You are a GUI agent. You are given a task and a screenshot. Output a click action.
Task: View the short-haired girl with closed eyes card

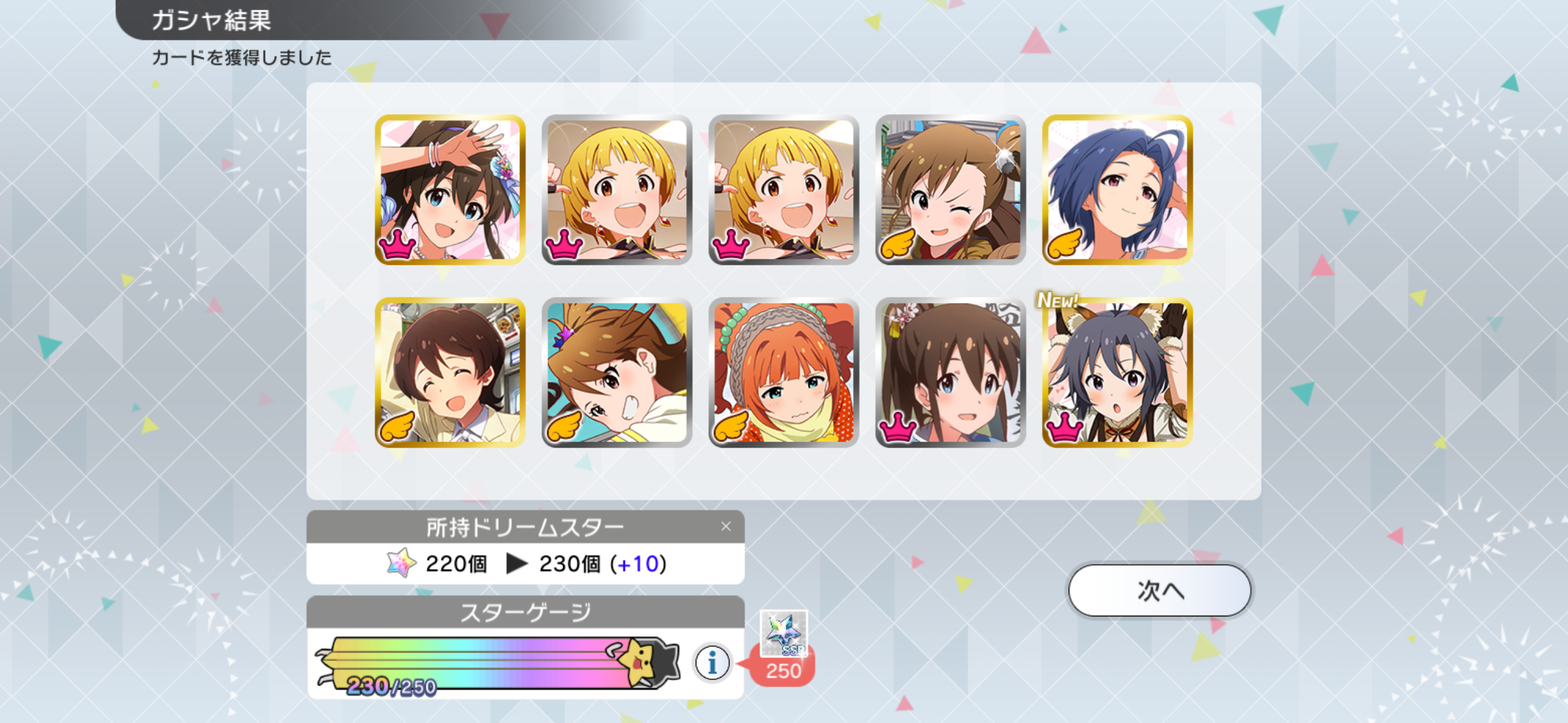coord(450,373)
